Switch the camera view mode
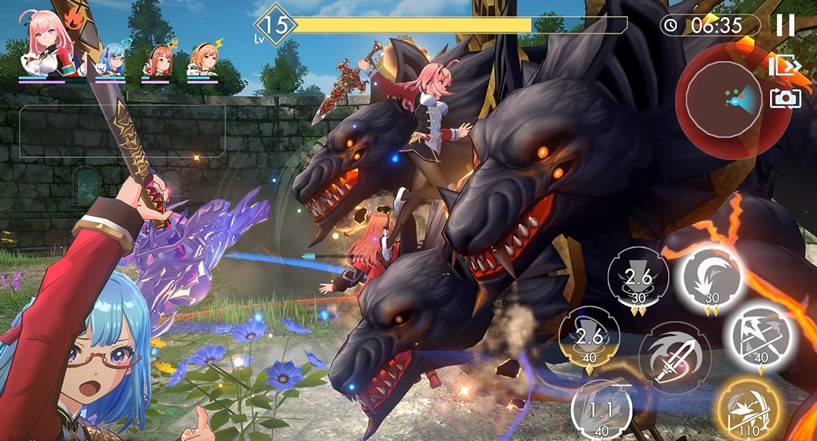The width and height of the screenshot is (817, 441). 784,97
